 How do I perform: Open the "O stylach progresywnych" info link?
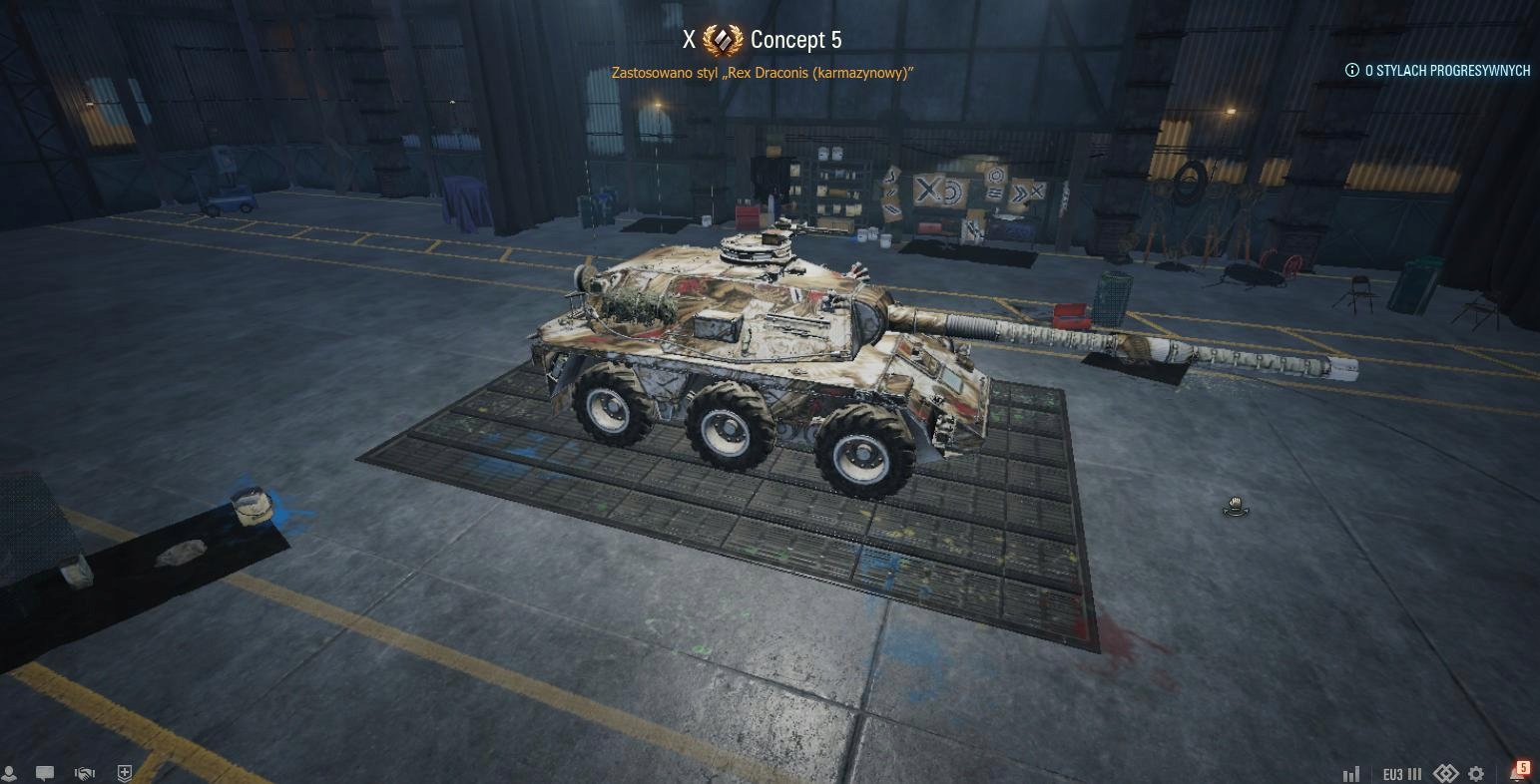pyautogui.click(x=1438, y=70)
